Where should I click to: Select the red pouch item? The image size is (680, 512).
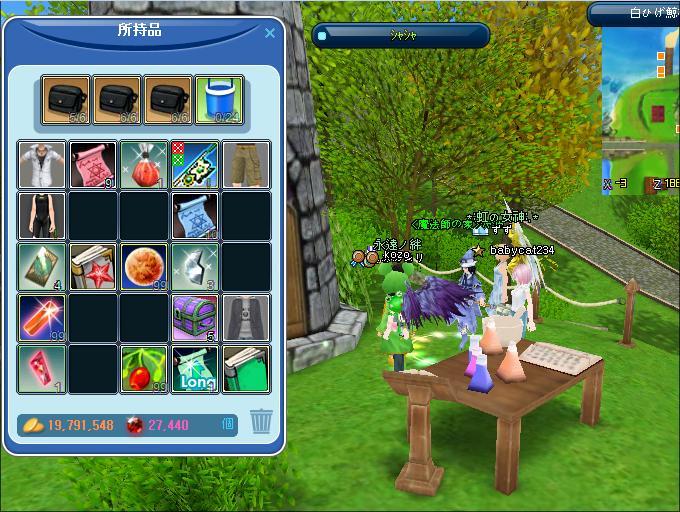(x=144, y=165)
